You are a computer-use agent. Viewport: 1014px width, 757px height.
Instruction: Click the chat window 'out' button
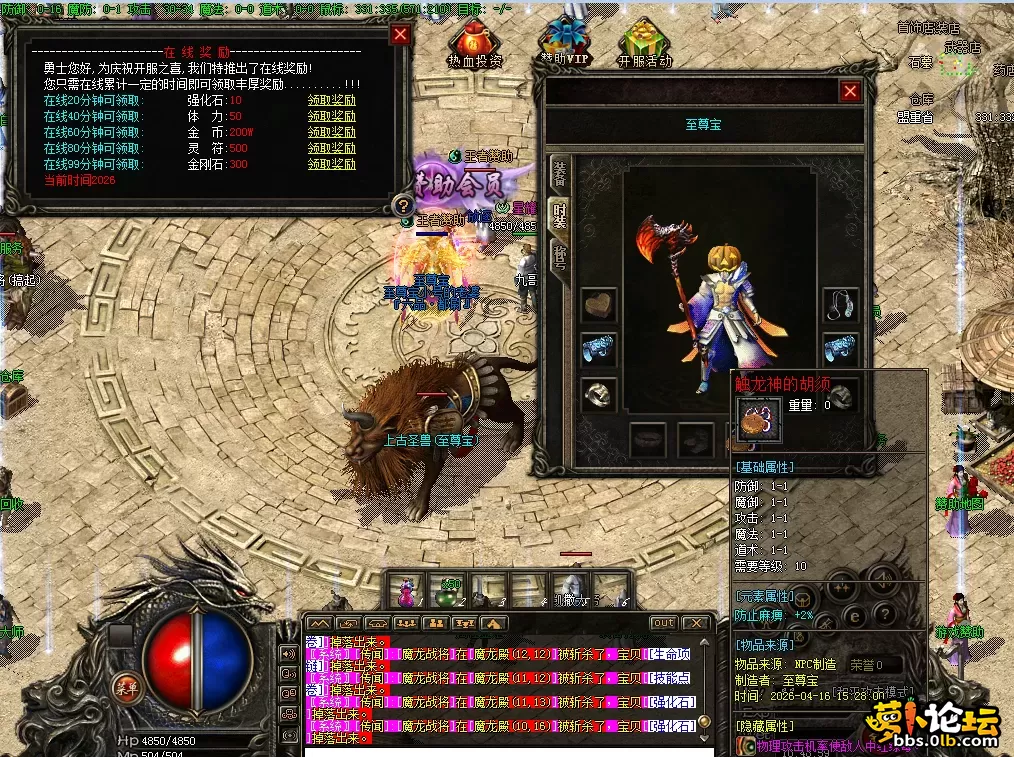(x=663, y=623)
